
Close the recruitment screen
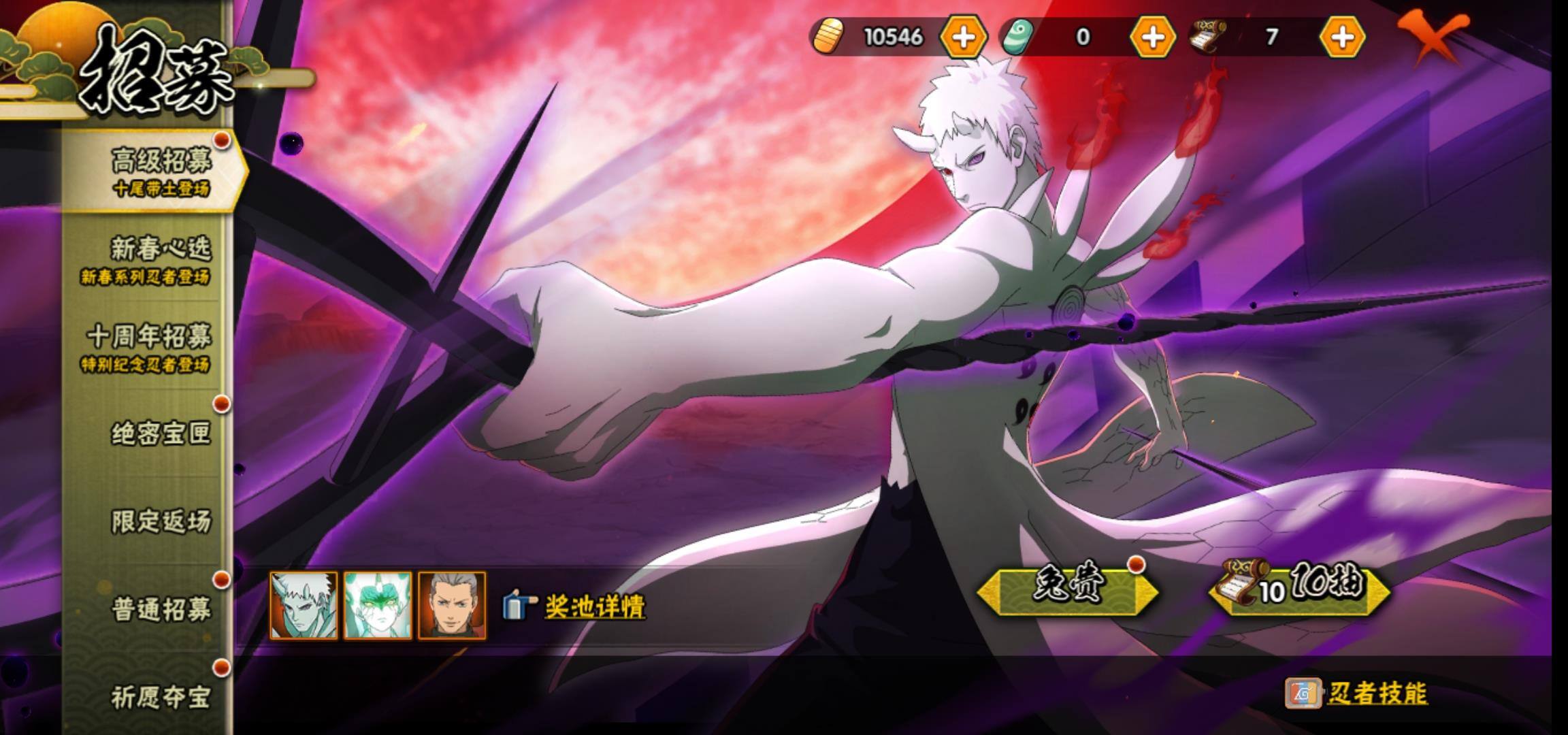click(x=1431, y=38)
